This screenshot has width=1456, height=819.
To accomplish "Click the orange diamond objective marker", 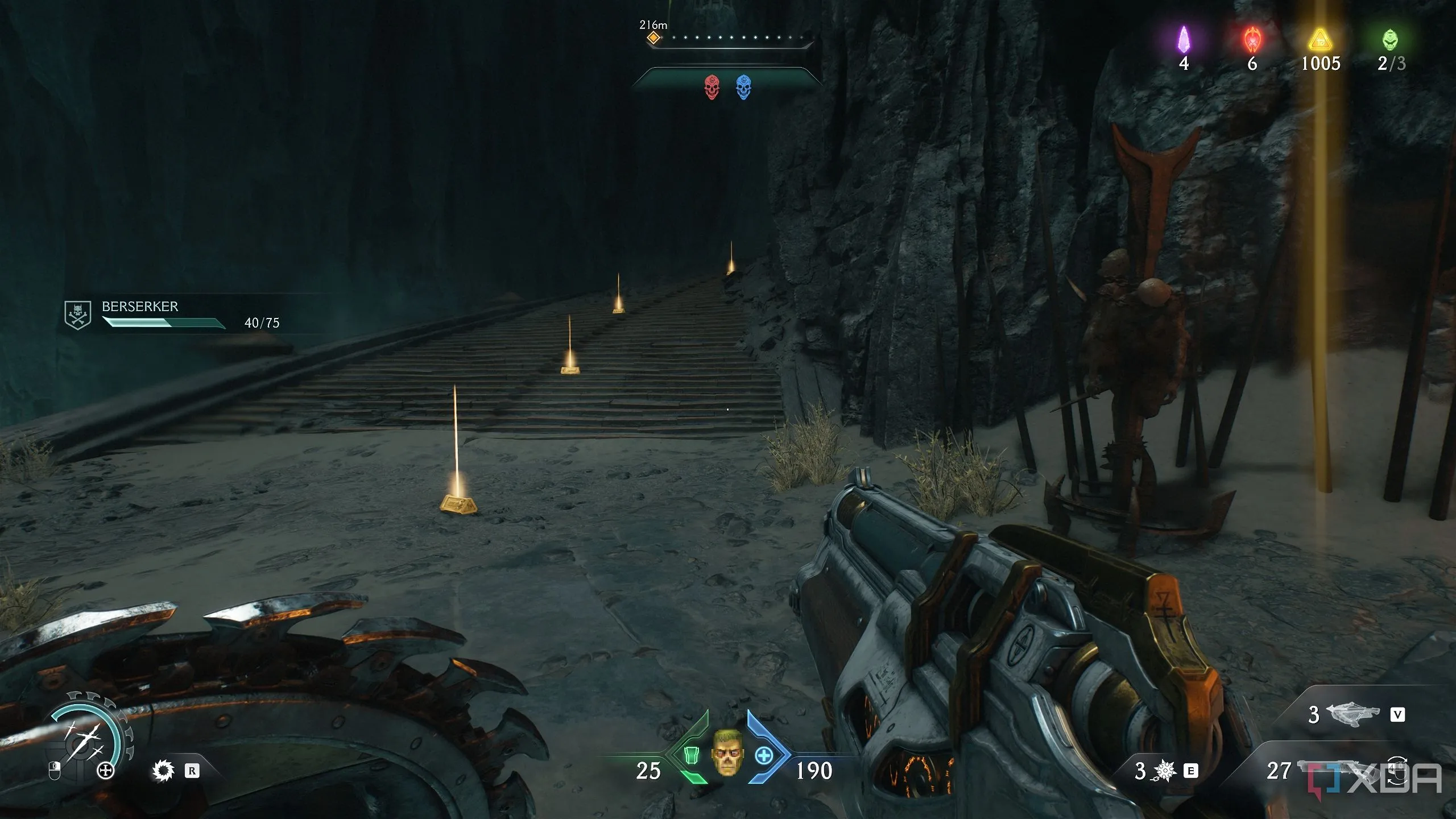I will (x=654, y=38).
